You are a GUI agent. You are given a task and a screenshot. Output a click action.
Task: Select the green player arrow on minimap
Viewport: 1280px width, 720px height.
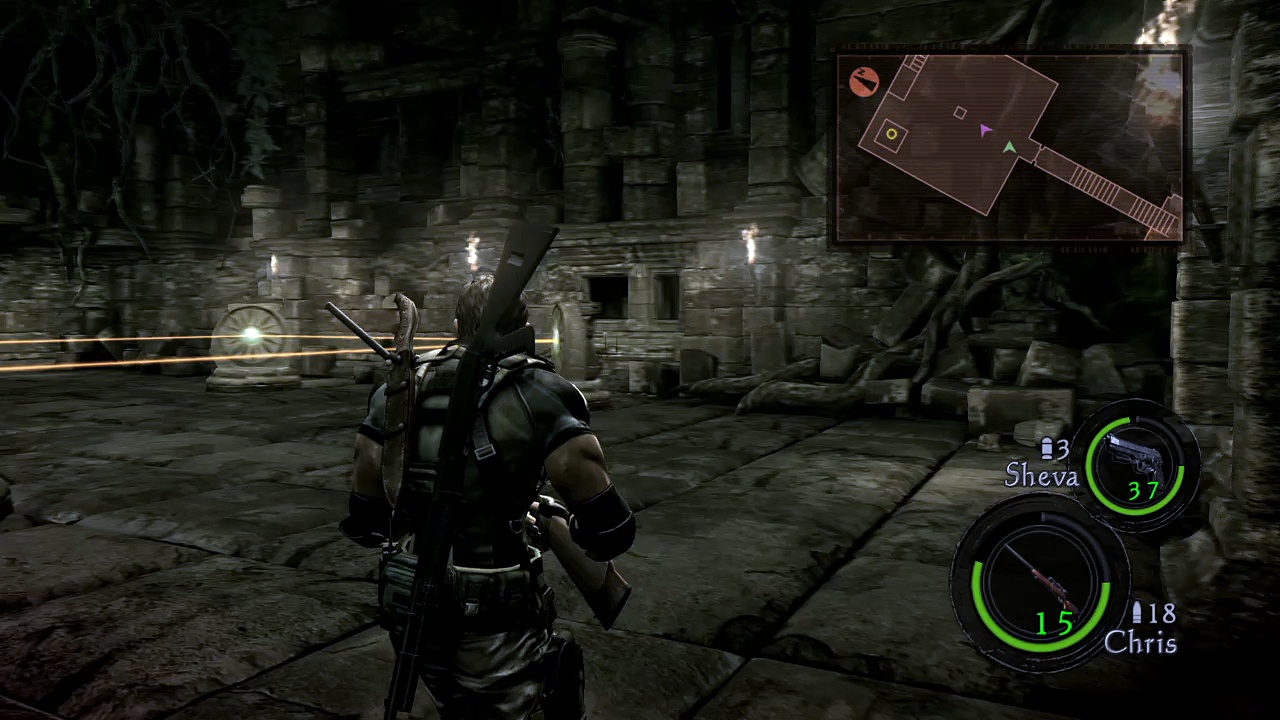click(x=1010, y=148)
